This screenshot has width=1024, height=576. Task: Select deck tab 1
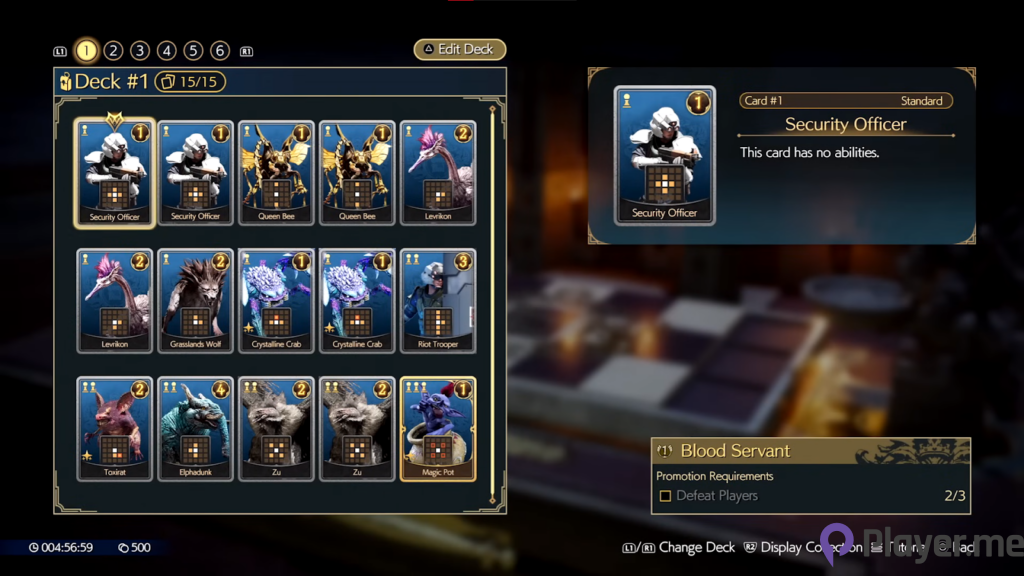(86, 51)
